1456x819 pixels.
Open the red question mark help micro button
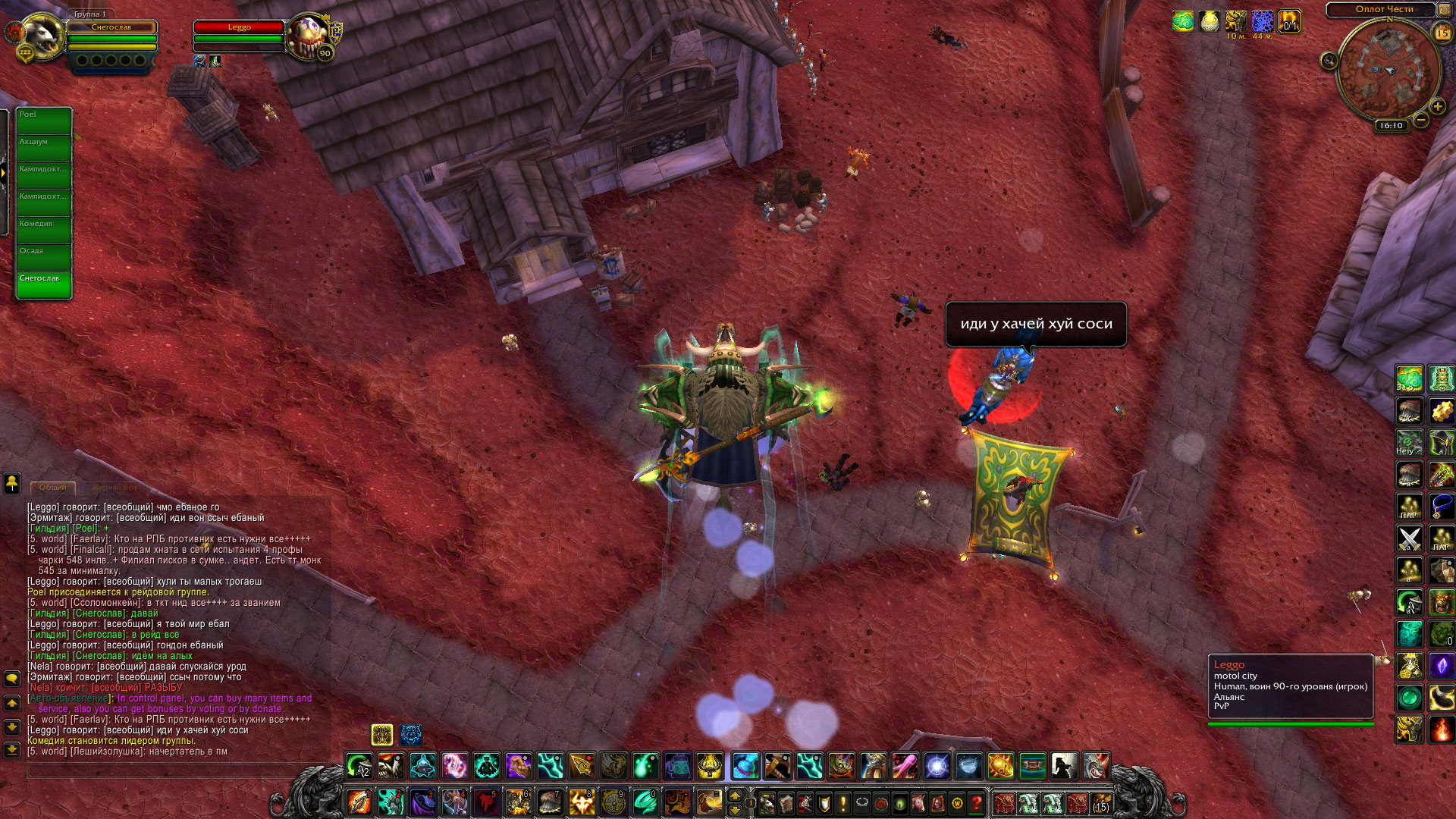[x=977, y=802]
